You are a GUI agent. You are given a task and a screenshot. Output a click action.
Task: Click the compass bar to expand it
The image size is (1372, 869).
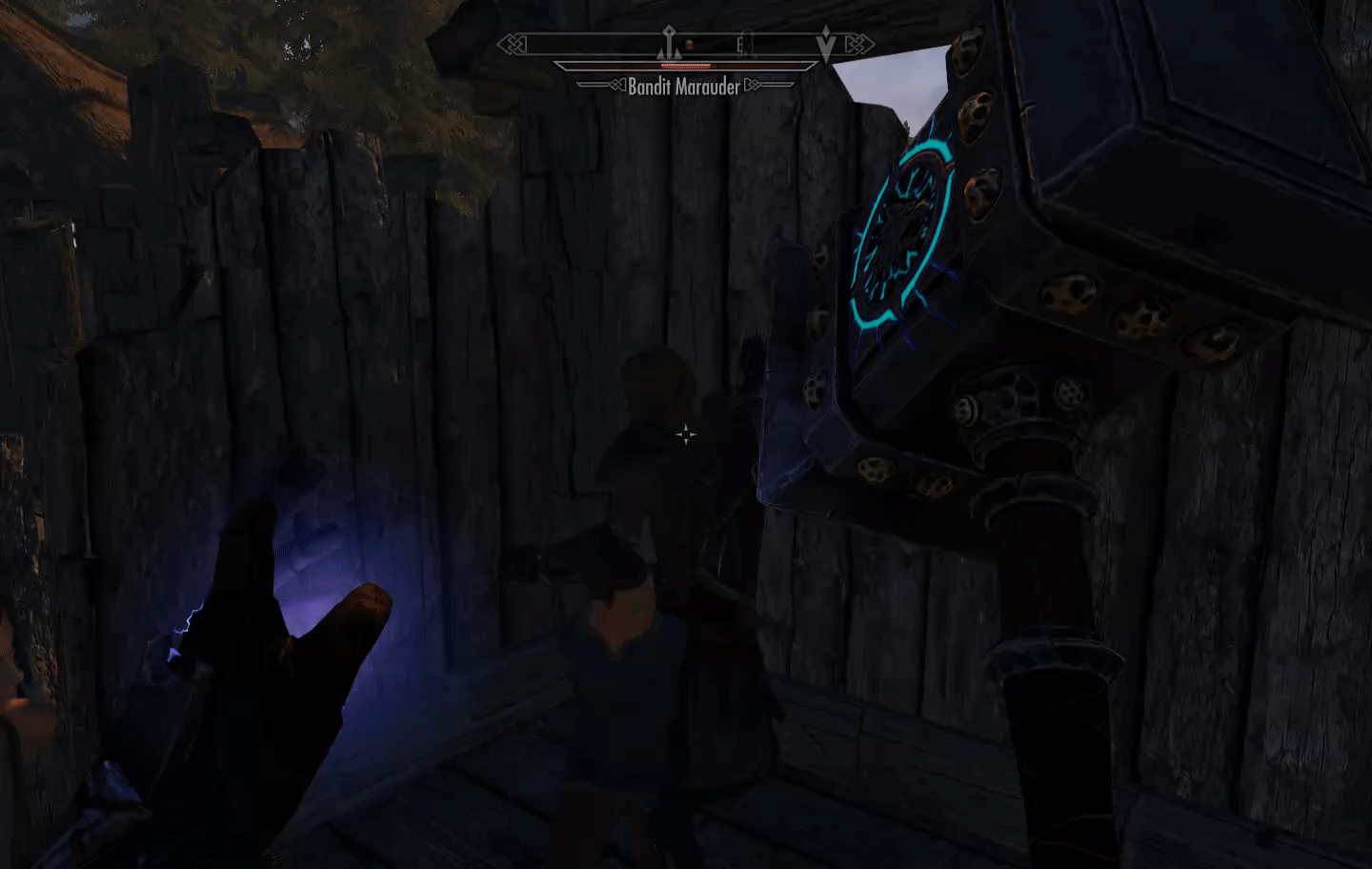tap(683, 43)
